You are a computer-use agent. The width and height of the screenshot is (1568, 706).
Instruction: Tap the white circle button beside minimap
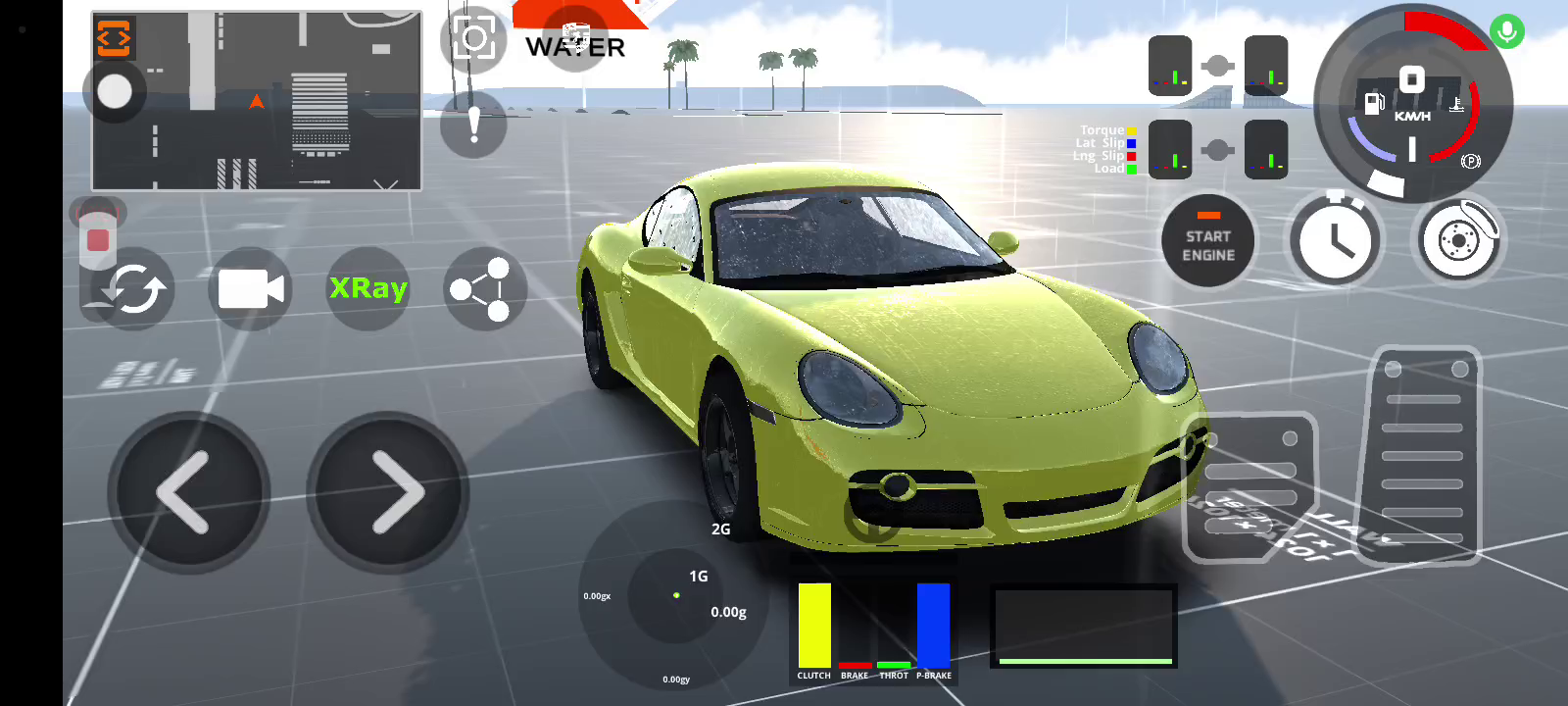[115, 92]
